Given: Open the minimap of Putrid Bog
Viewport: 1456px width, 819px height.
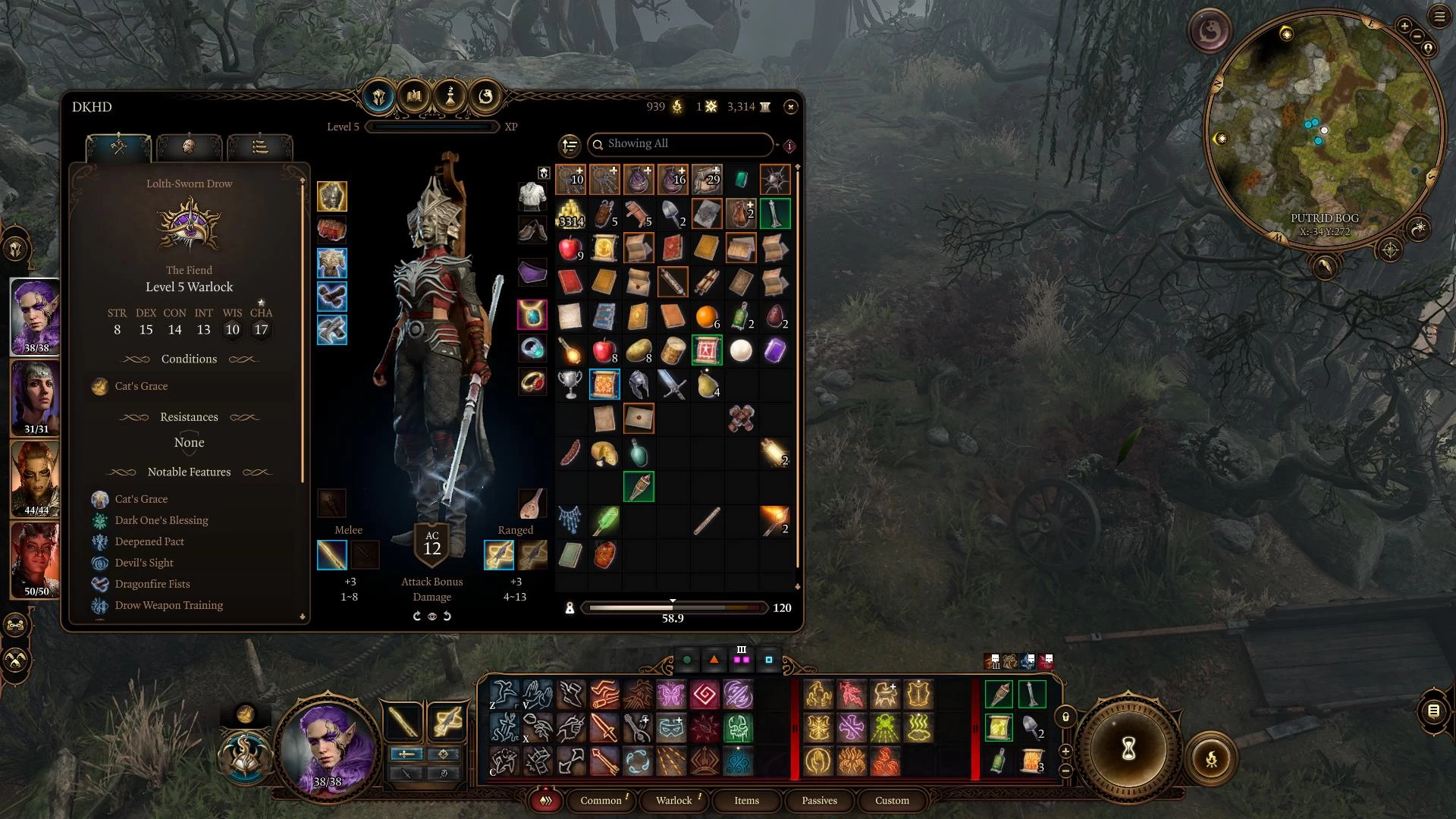Looking at the screenshot, I should click(x=1323, y=129).
